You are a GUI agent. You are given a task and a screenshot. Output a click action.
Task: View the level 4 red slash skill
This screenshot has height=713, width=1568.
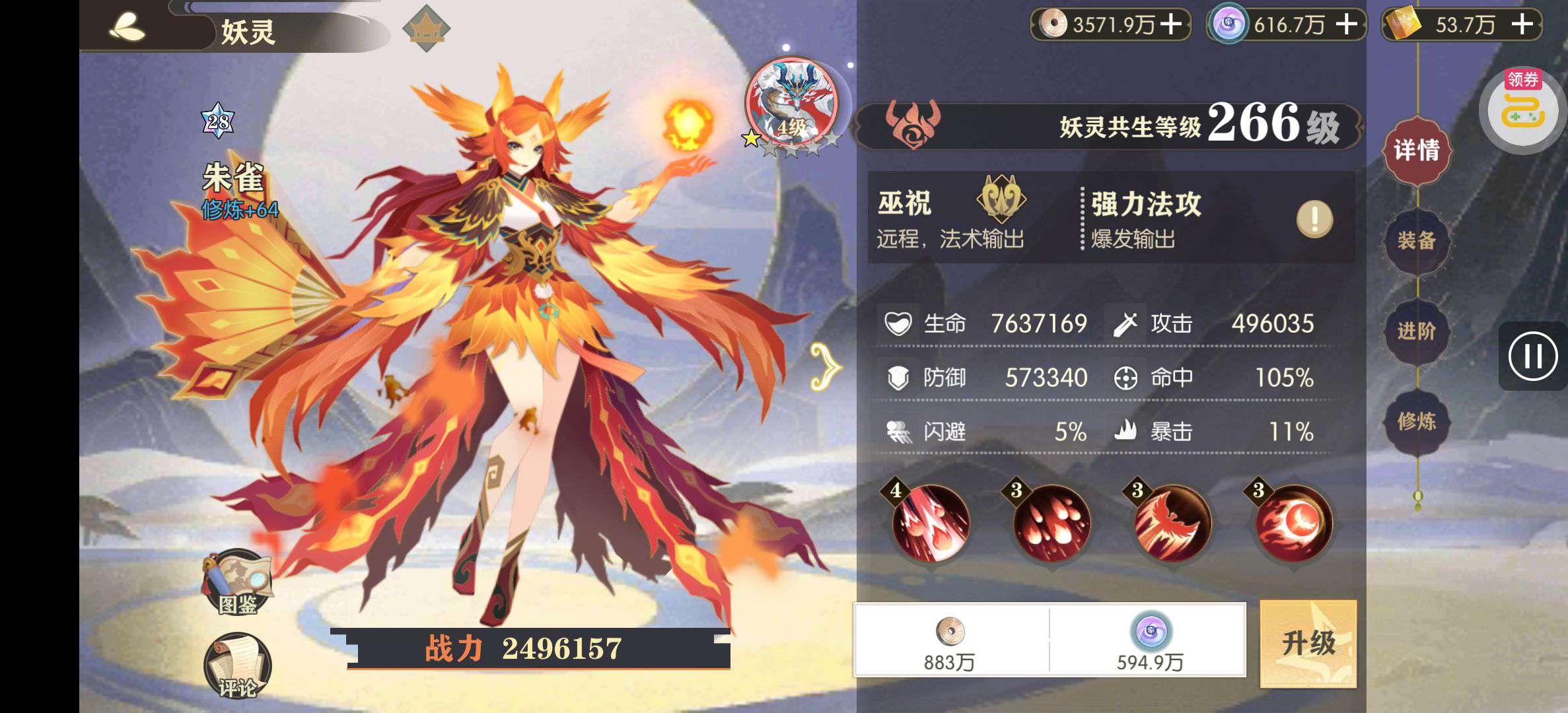[x=930, y=524]
